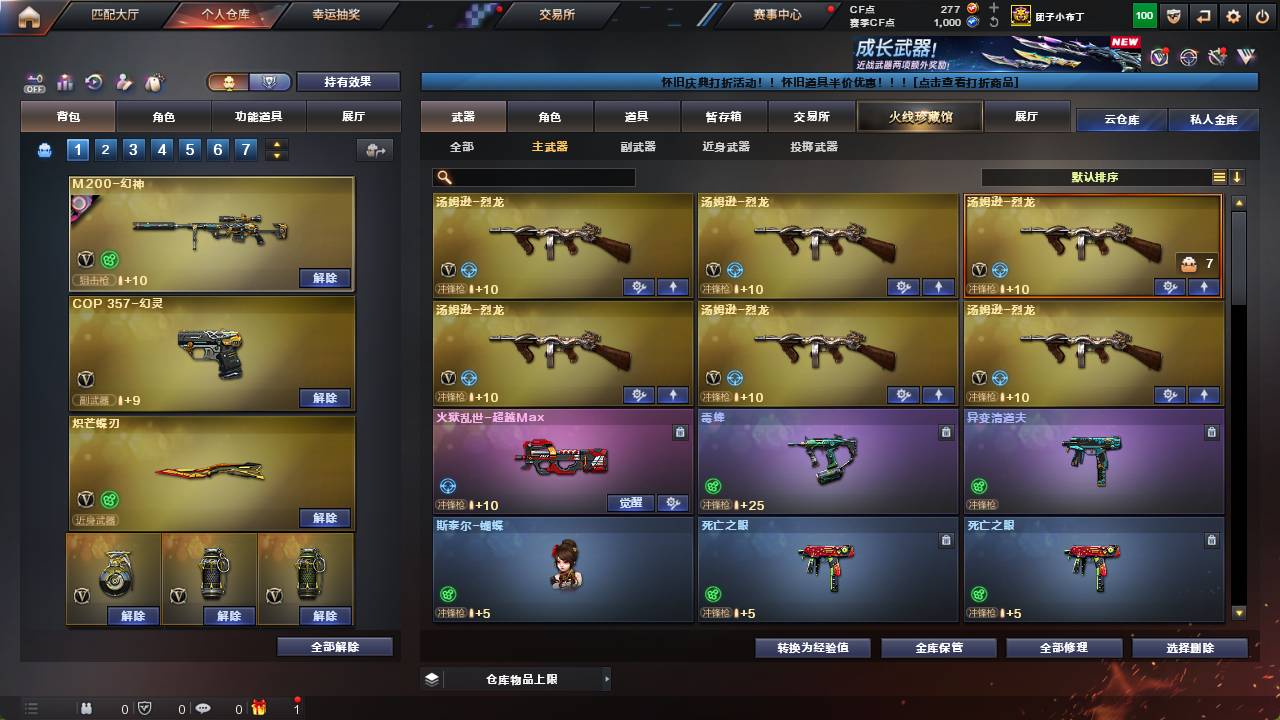Click the OFF key toggle at top left
The height and width of the screenshot is (720, 1280).
pyautogui.click(x=35, y=82)
